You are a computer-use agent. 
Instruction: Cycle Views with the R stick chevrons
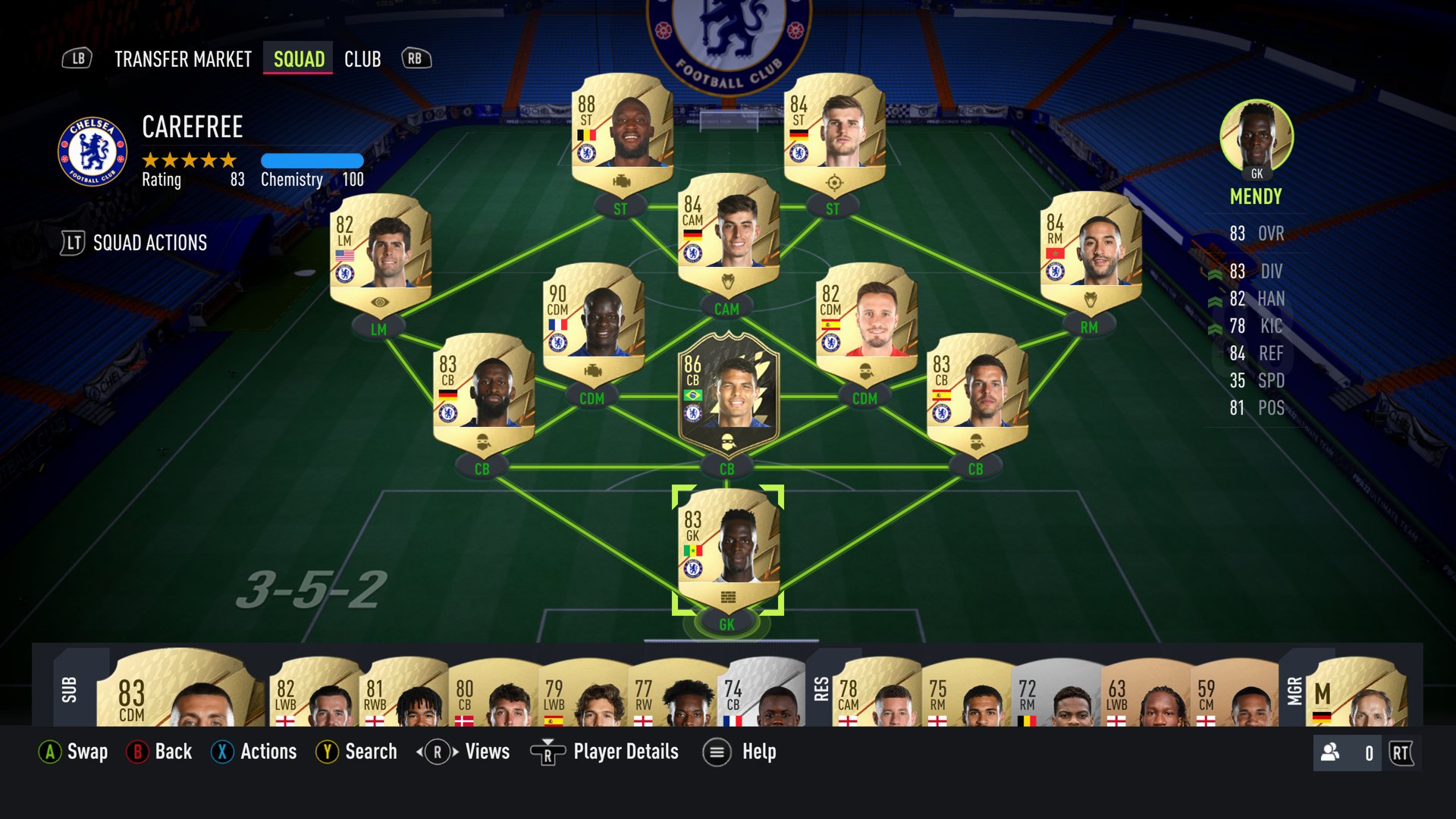(437, 752)
